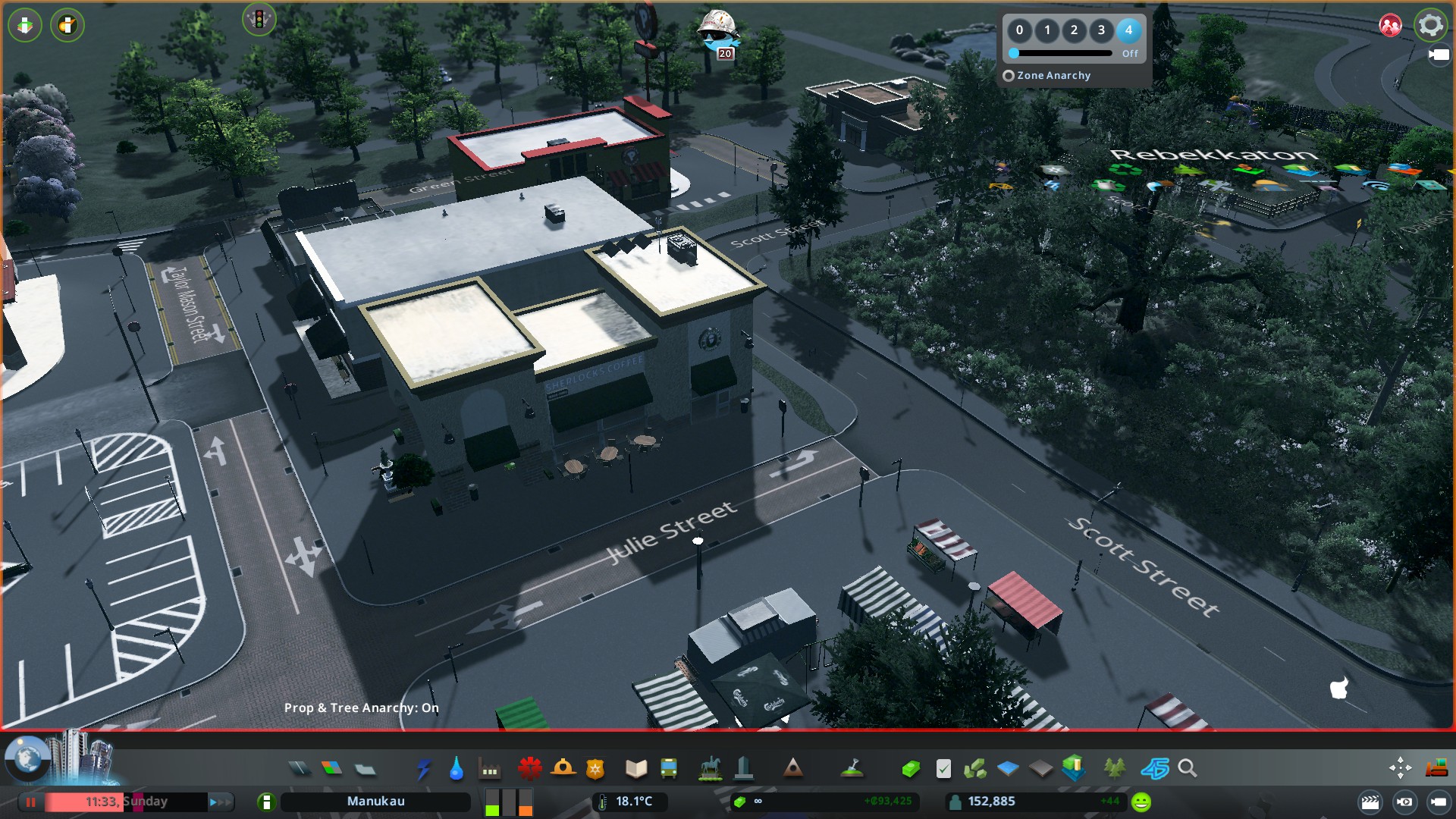
Task: Enable the Zone Anarchy option
Action: click(1009, 76)
